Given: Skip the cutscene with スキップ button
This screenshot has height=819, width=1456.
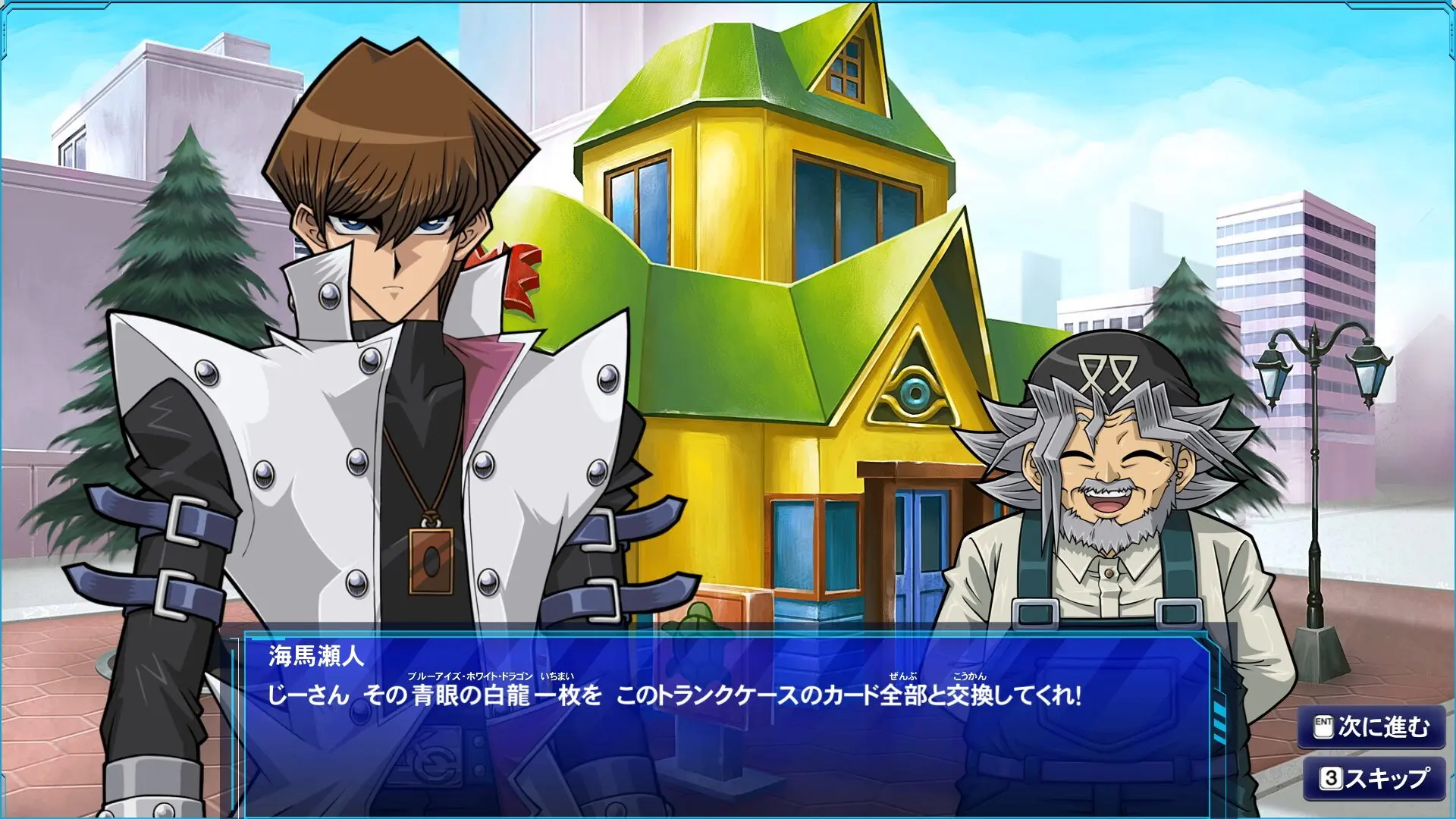Looking at the screenshot, I should point(1373,778).
